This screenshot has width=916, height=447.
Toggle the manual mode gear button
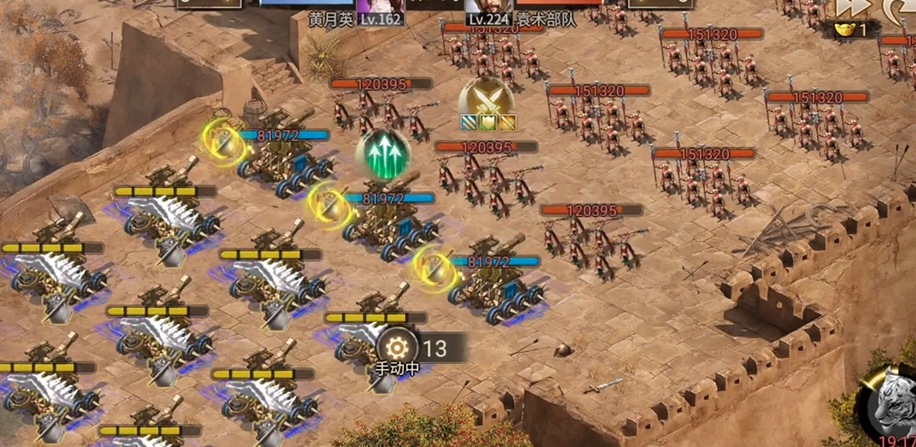tap(397, 347)
